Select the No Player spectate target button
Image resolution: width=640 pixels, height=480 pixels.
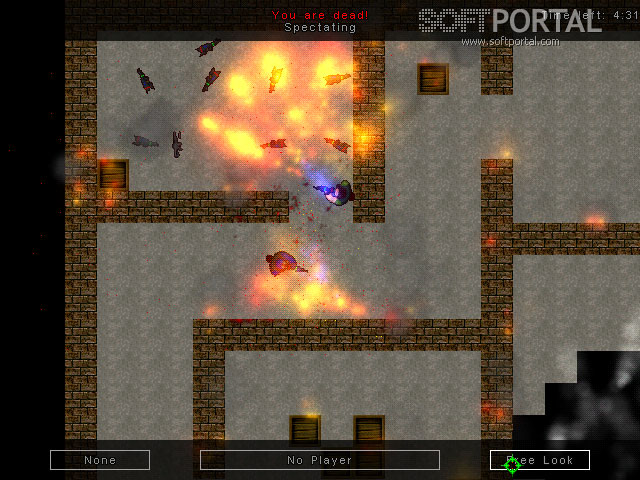tap(320, 460)
